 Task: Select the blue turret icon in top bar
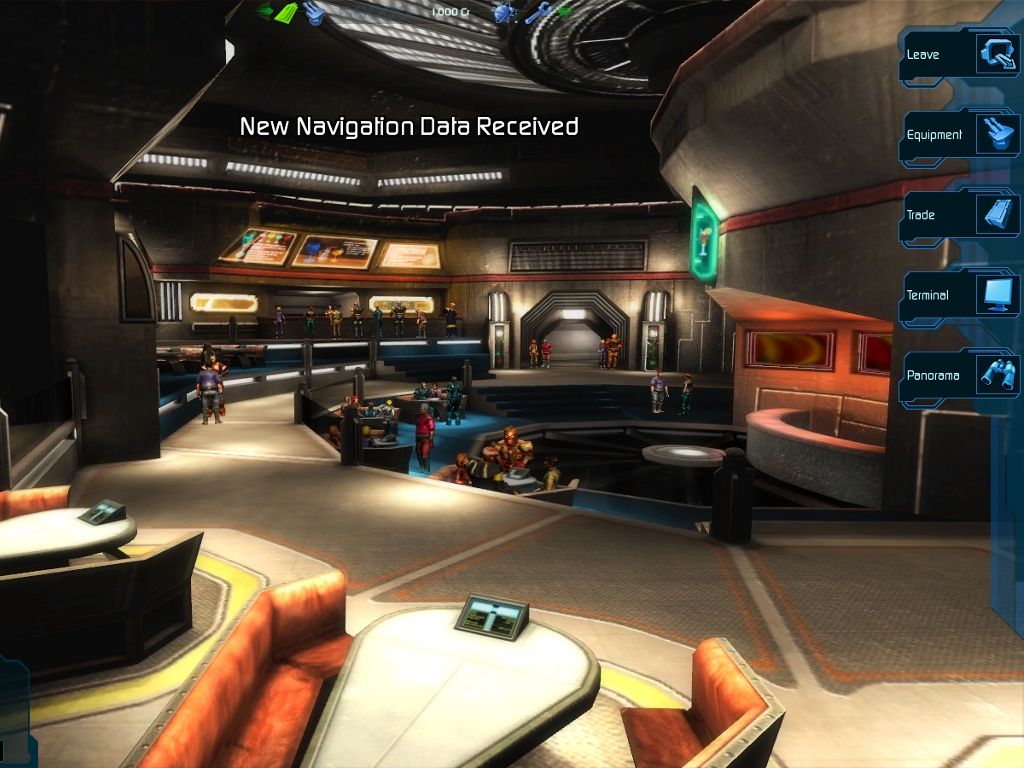[x=314, y=12]
